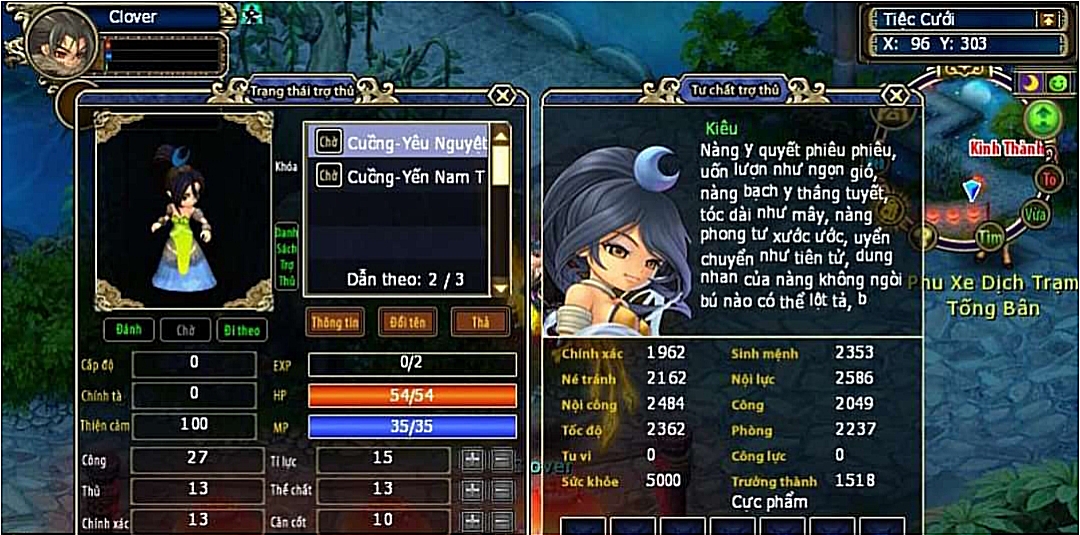
Task: Close the Tư chất trợ thủ panel
Action: [897, 95]
